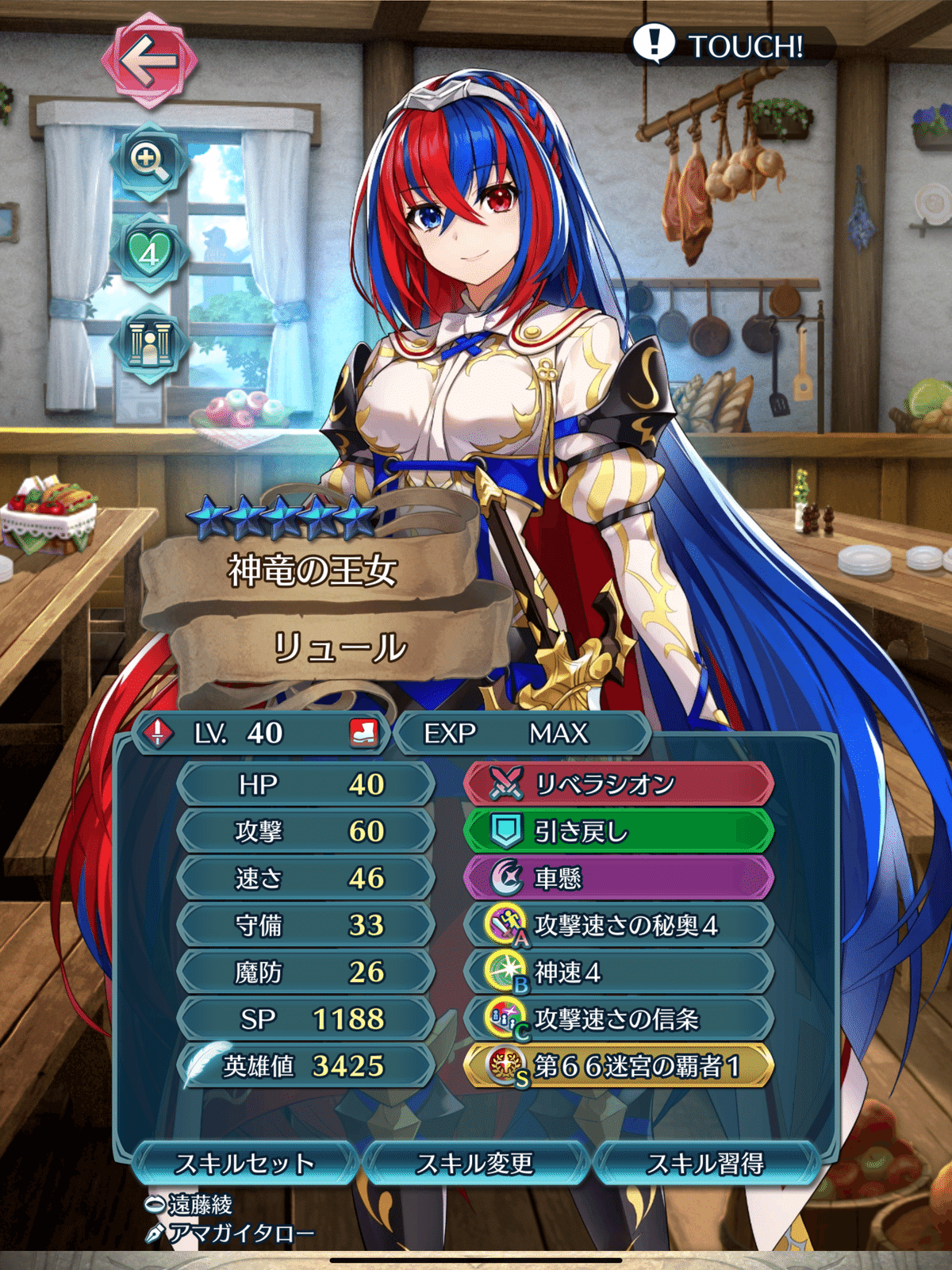Screen dimensions: 952x1270
Task: View the 攻撃速さの信条 C skill
Action: [x=618, y=1019]
